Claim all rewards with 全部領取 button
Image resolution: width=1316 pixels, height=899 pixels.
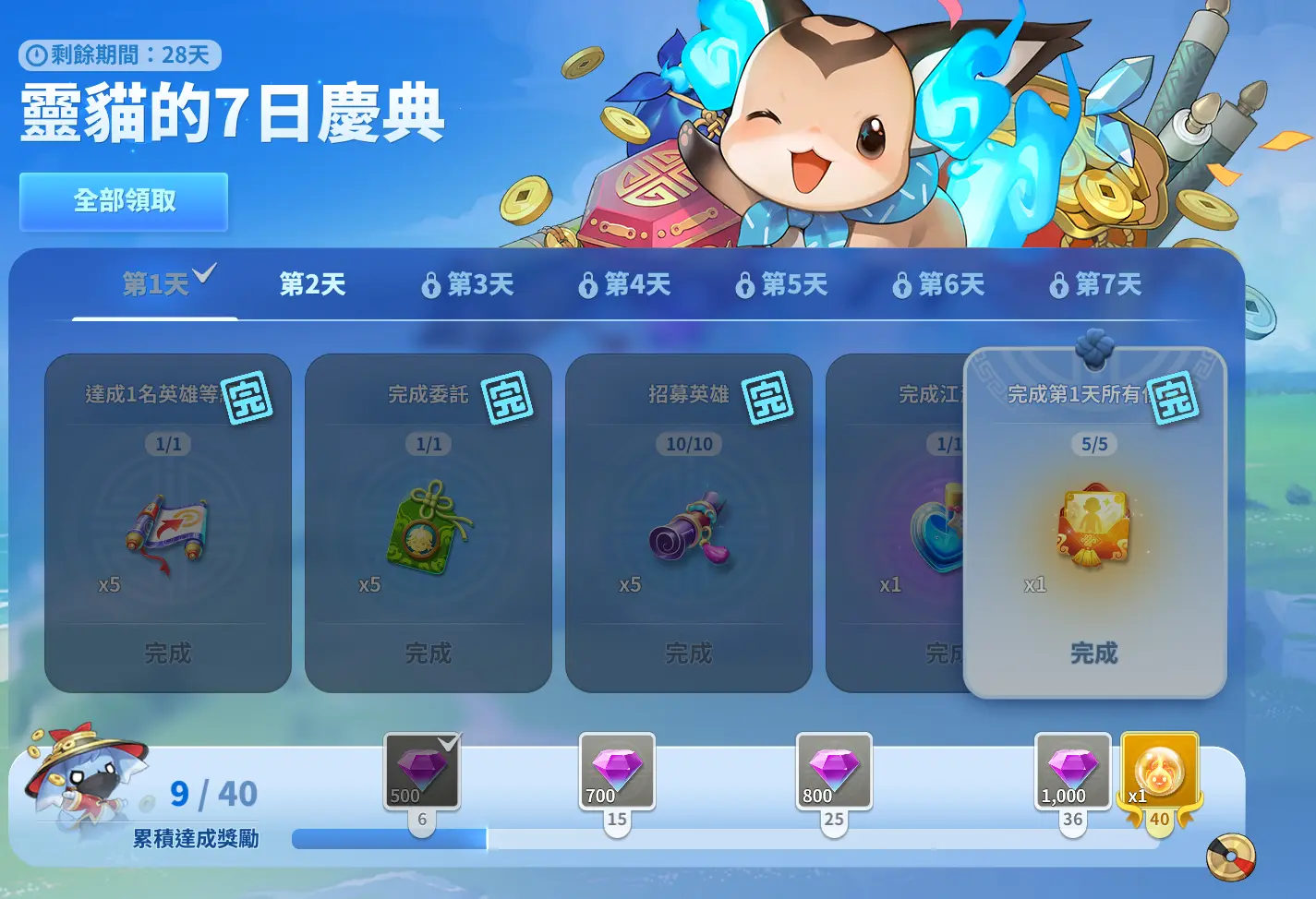point(124,201)
